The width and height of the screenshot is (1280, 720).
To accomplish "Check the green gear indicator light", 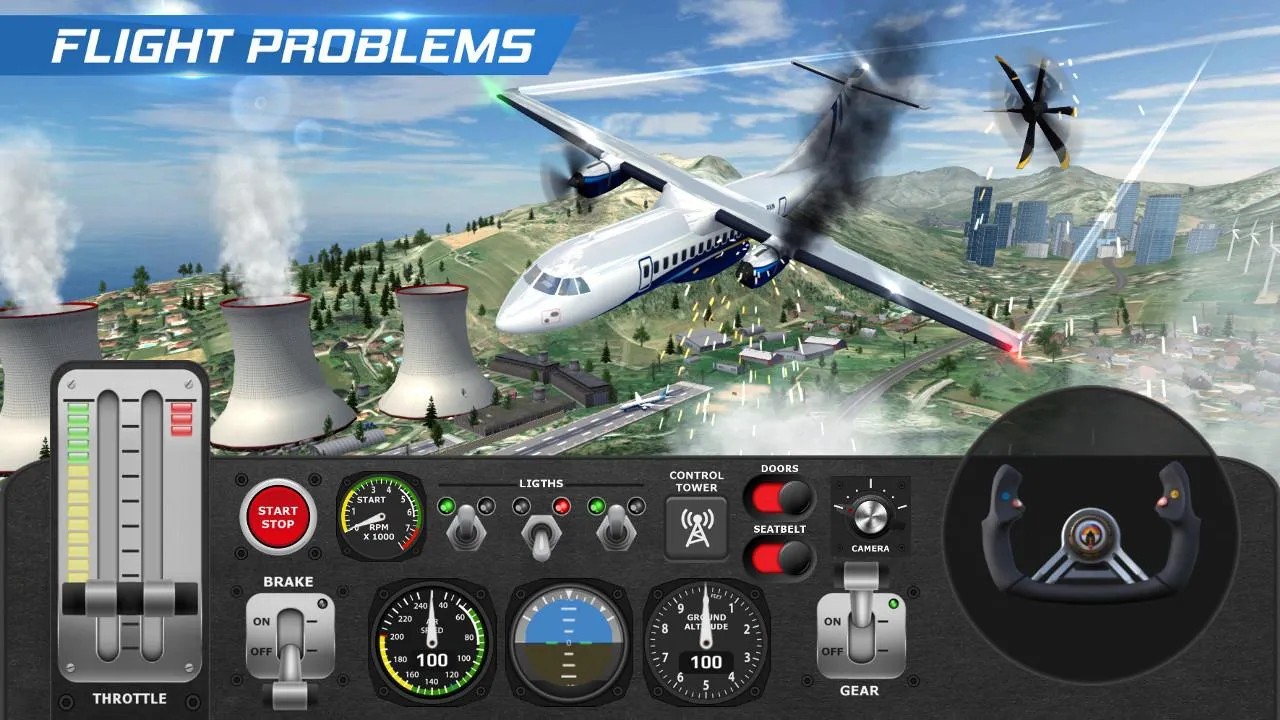I will 893,605.
